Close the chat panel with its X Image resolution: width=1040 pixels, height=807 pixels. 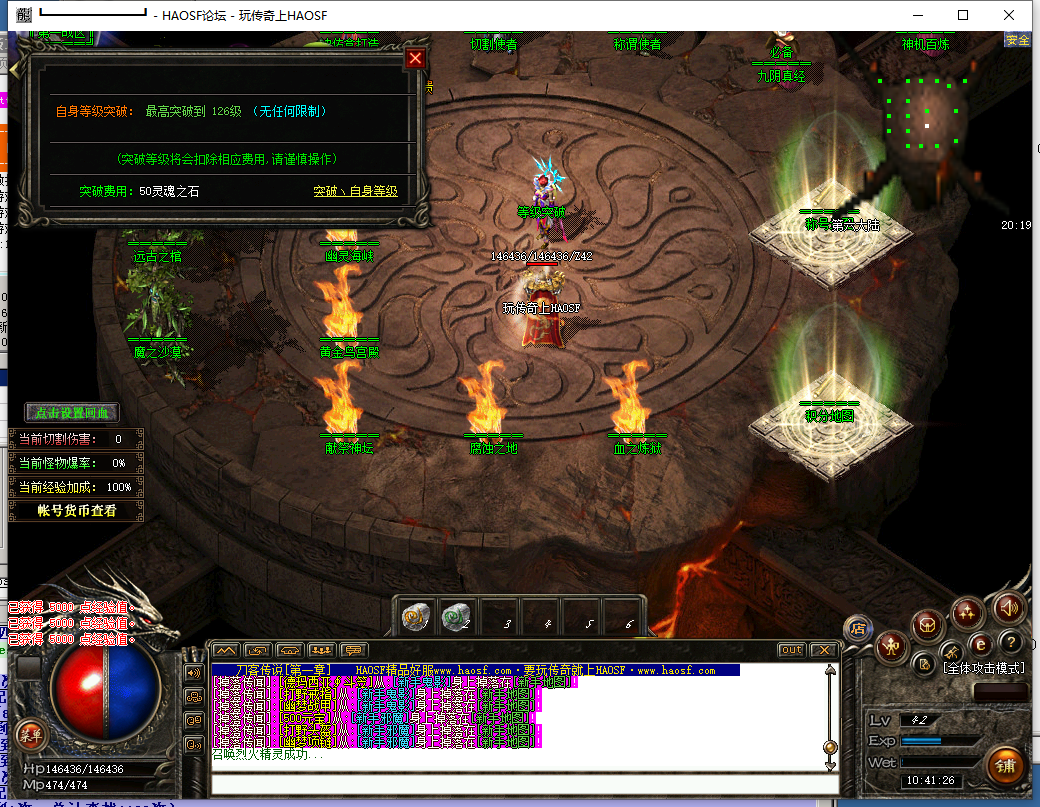pyautogui.click(x=823, y=650)
